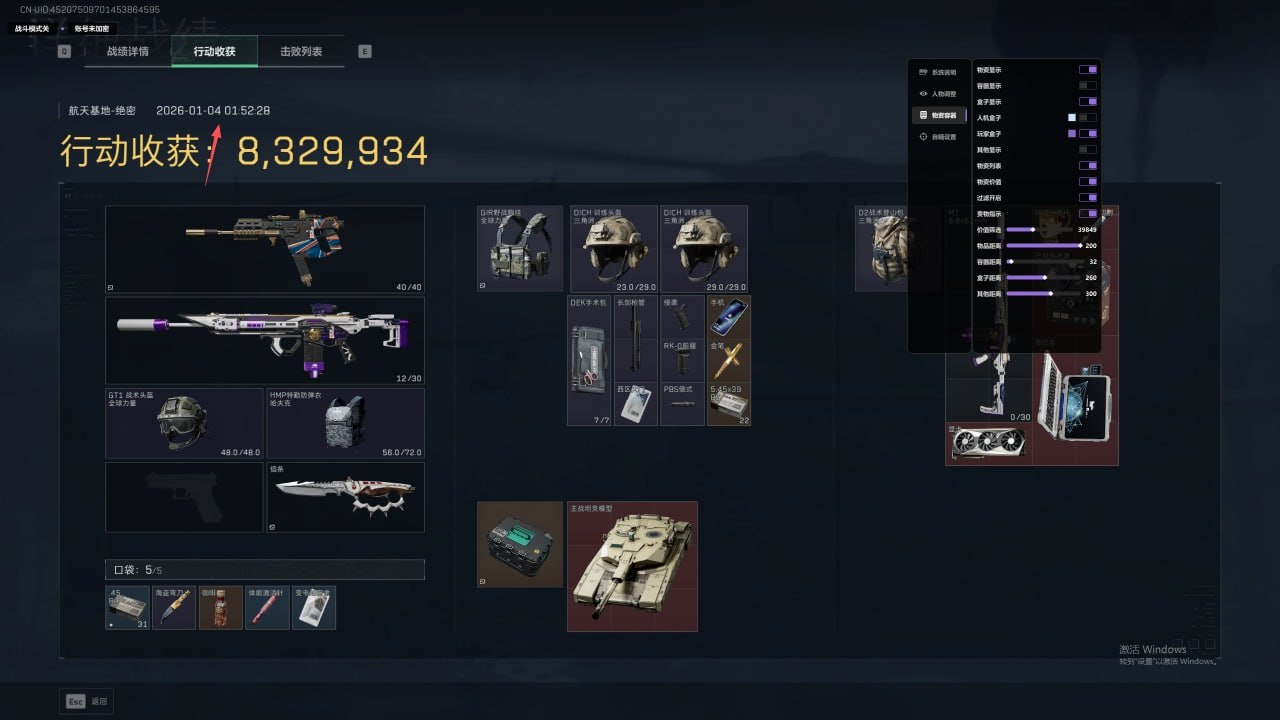Pick the 咖啡 coffee bottle in pocket
Screen dimensions: 1280x720
(221, 608)
